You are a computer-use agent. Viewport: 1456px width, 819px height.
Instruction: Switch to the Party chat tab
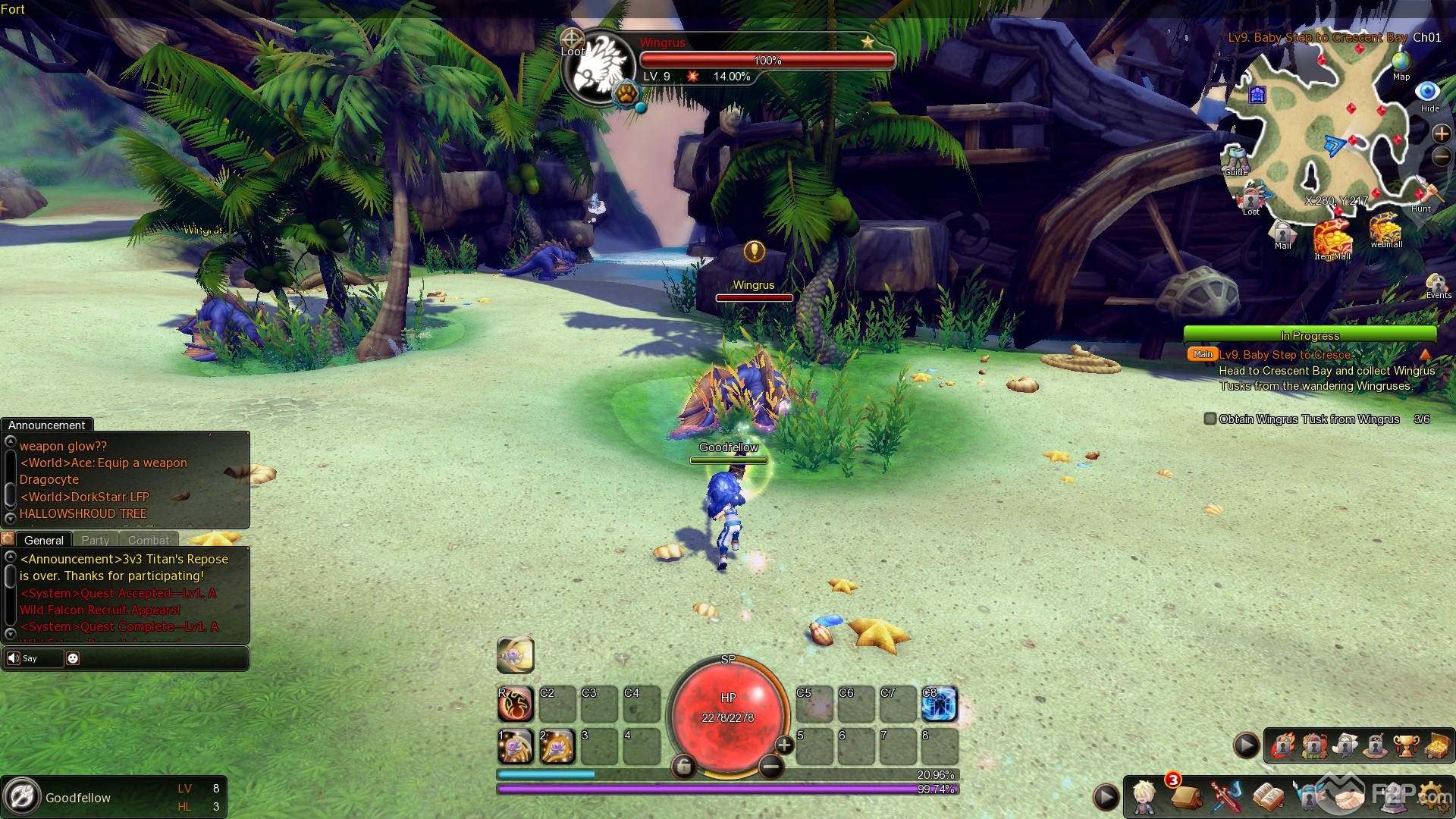[x=96, y=540]
